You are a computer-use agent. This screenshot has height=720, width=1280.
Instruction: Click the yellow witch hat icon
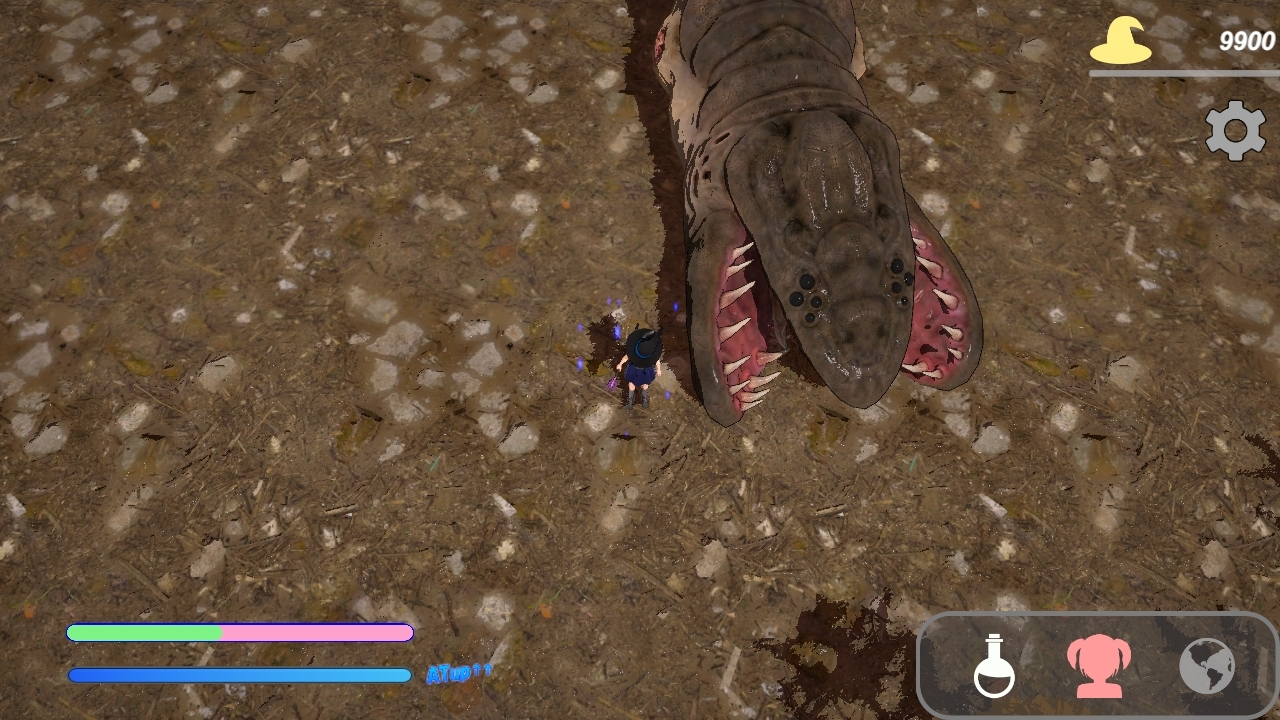[1120, 42]
